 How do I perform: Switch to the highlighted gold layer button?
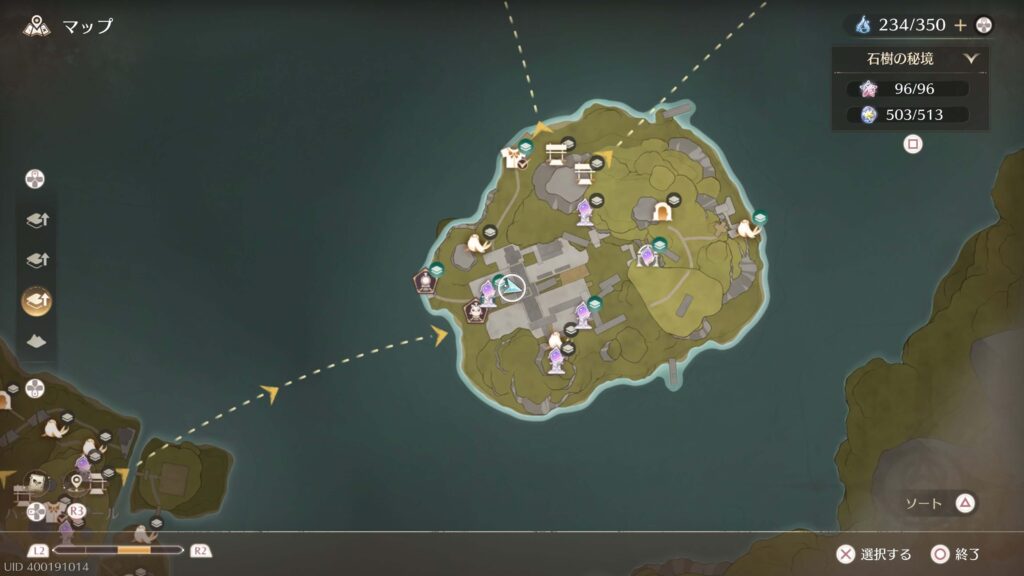[x=36, y=299]
